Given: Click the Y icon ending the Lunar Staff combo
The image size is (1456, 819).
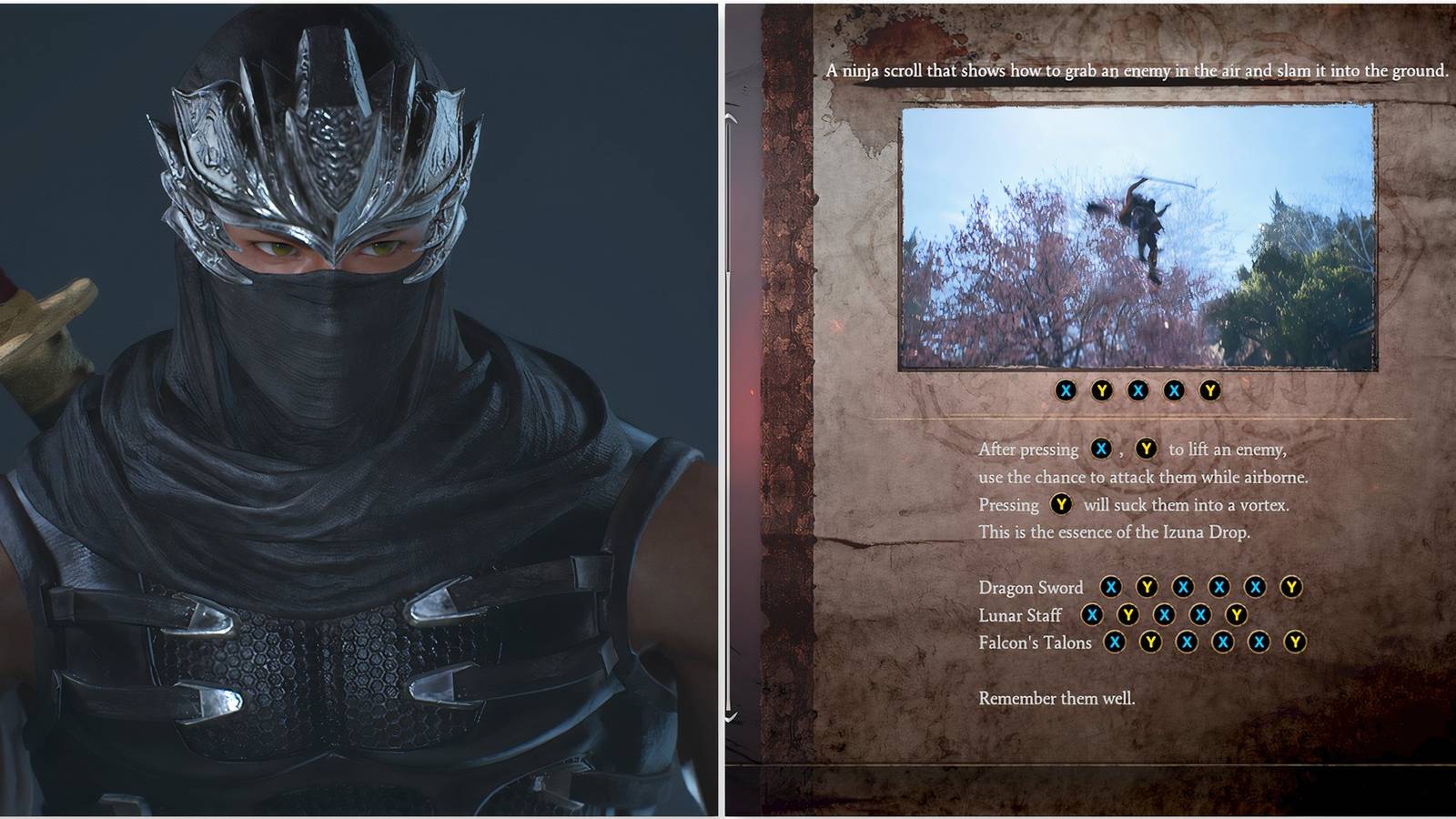Looking at the screenshot, I should click(1236, 616).
